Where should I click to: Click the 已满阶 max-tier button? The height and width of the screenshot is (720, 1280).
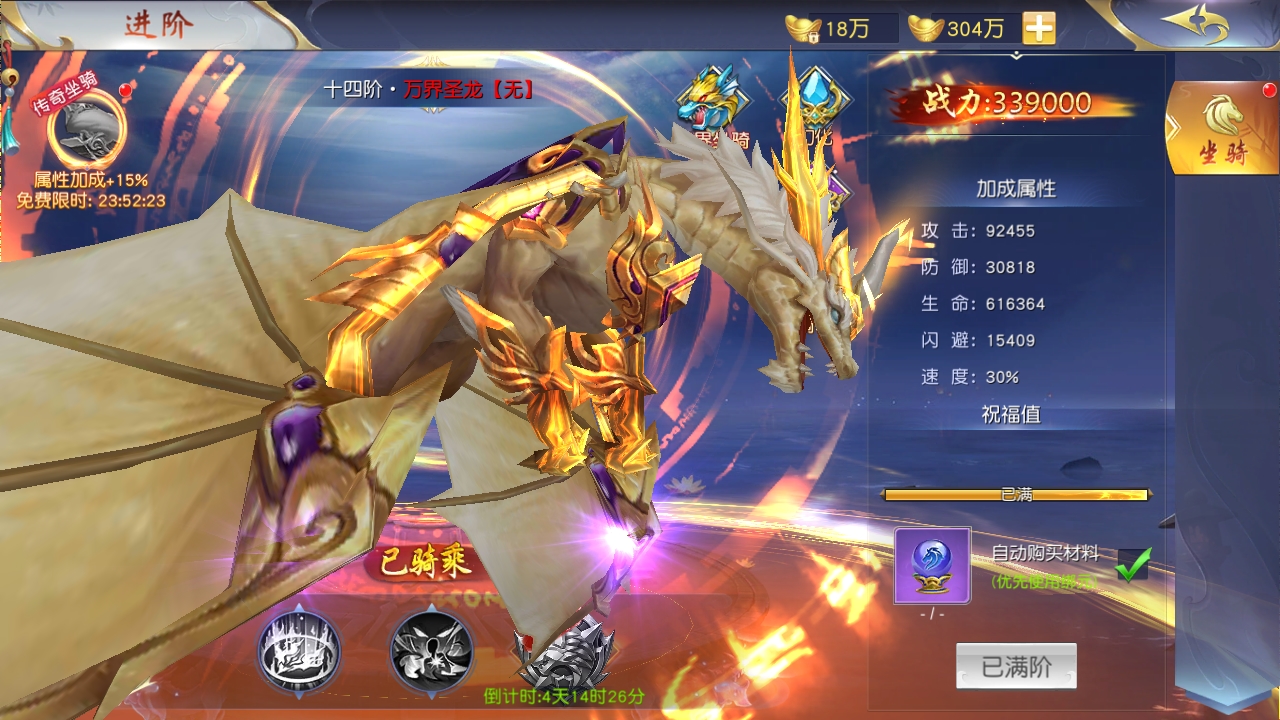[1016, 666]
